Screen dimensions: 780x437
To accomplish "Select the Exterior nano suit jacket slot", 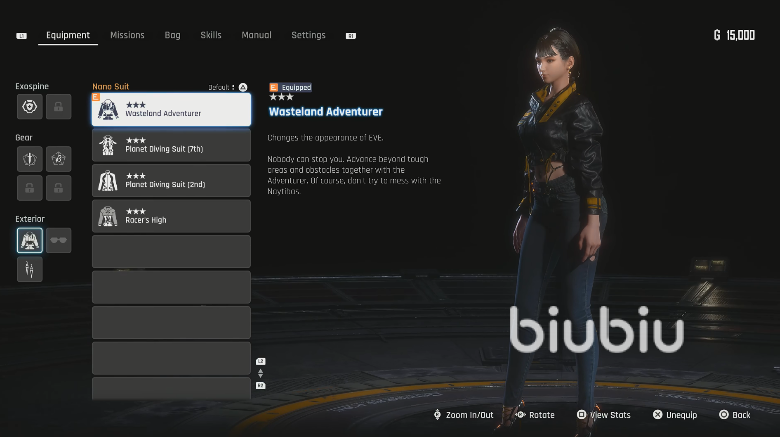I will pyautogui.click(x=30, y=240).
